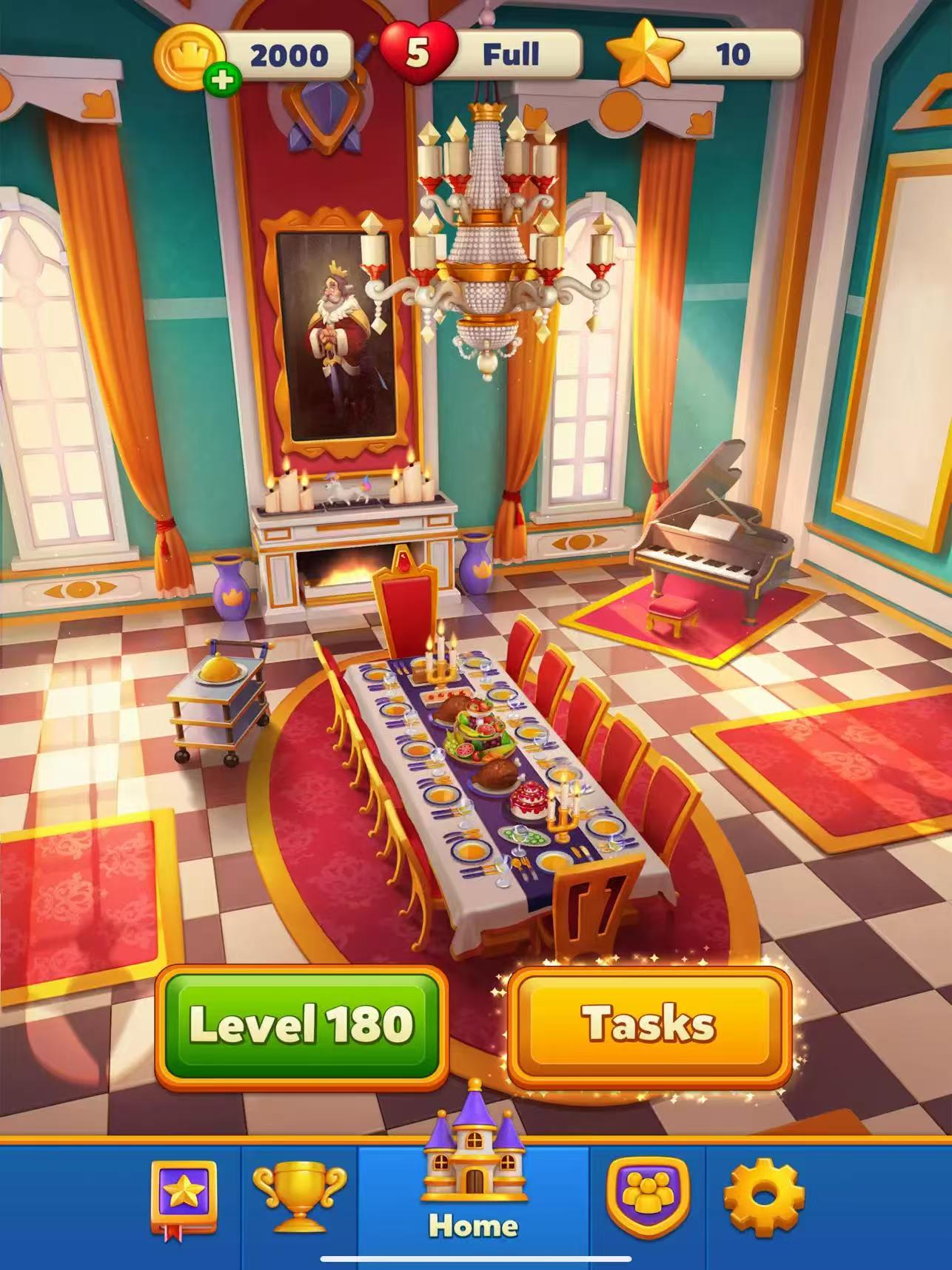Open the Tasks list

click(x=648, y=1025)
